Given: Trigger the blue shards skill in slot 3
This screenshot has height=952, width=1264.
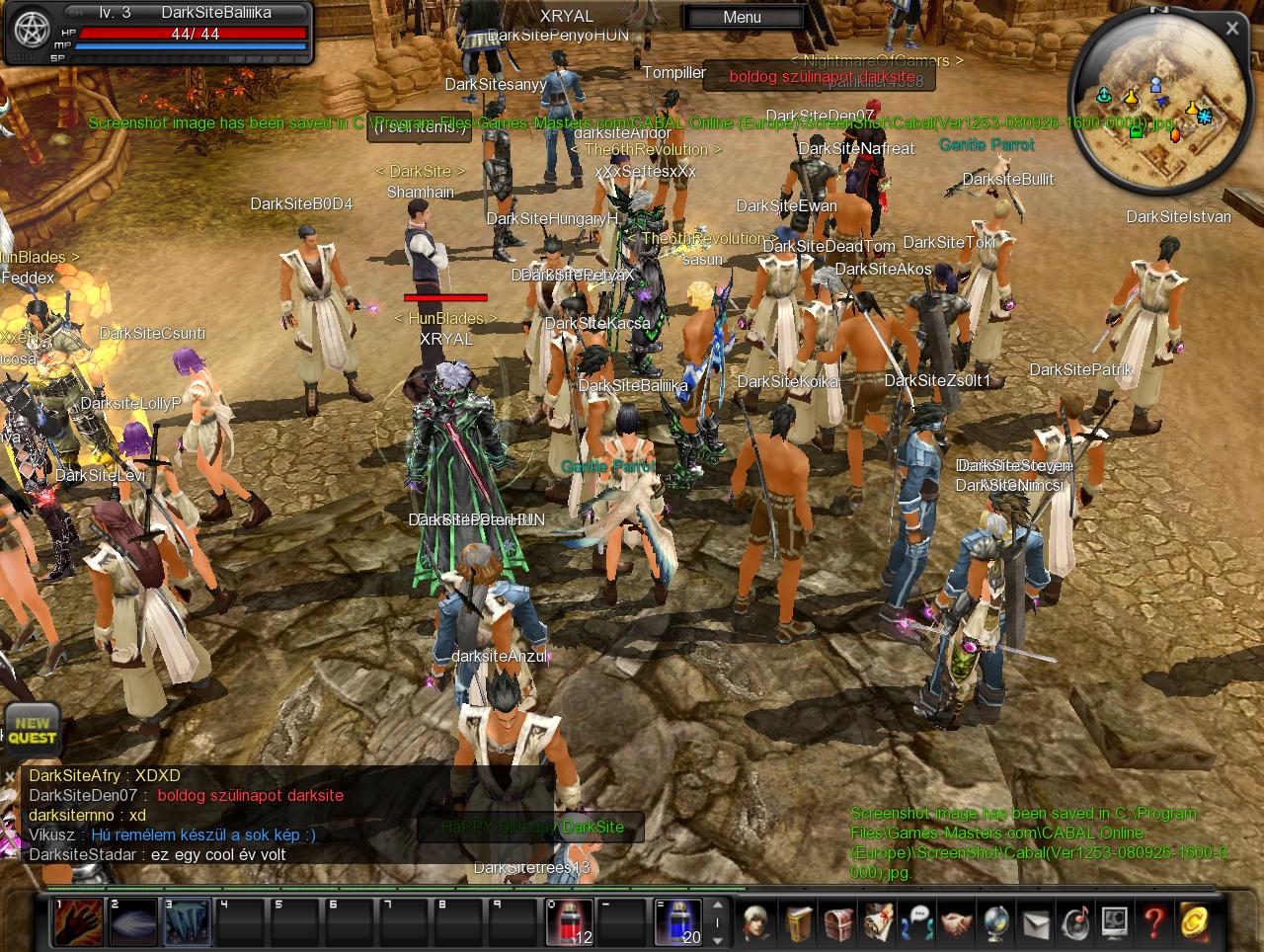Looking at the screenshot, I should pos(187,922).
